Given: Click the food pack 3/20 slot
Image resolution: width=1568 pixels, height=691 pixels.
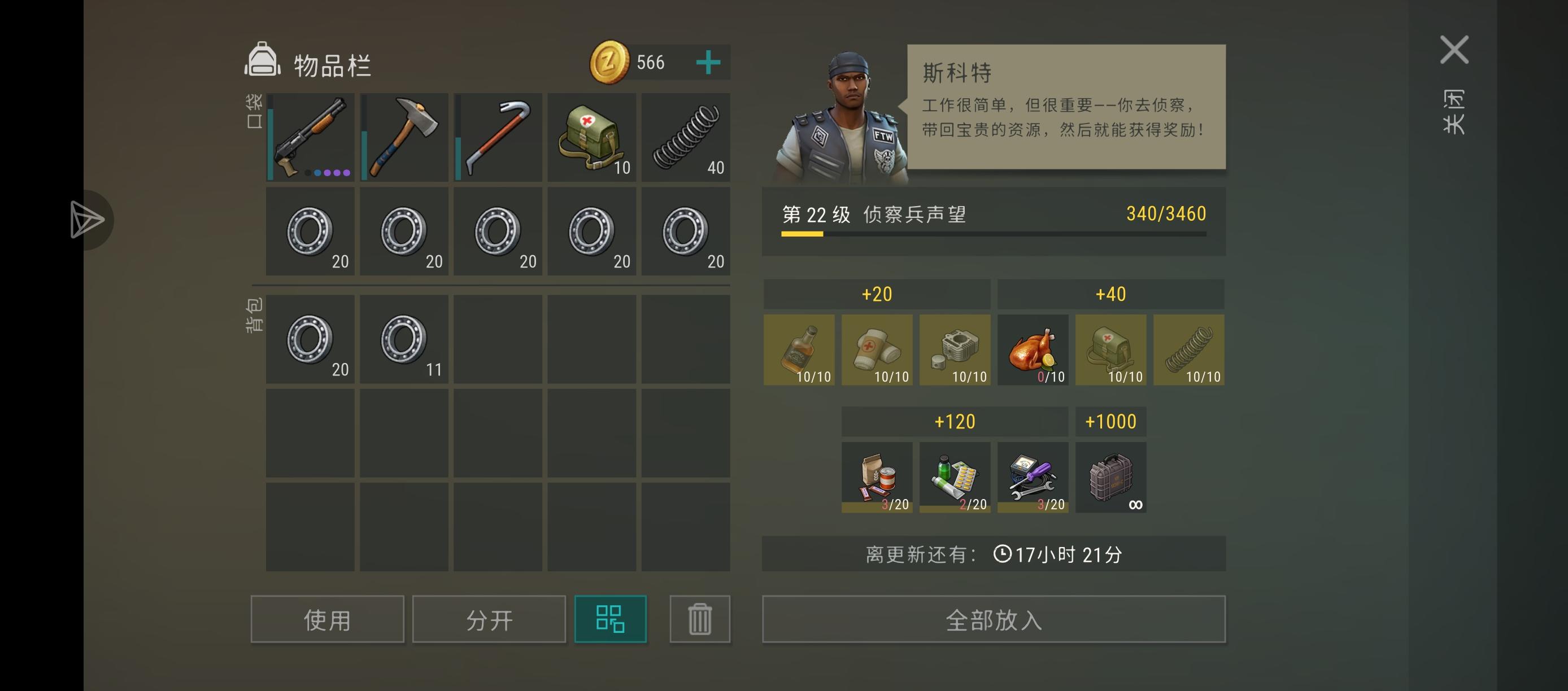Looking at the screenshot, I should (x=877, y=478).
